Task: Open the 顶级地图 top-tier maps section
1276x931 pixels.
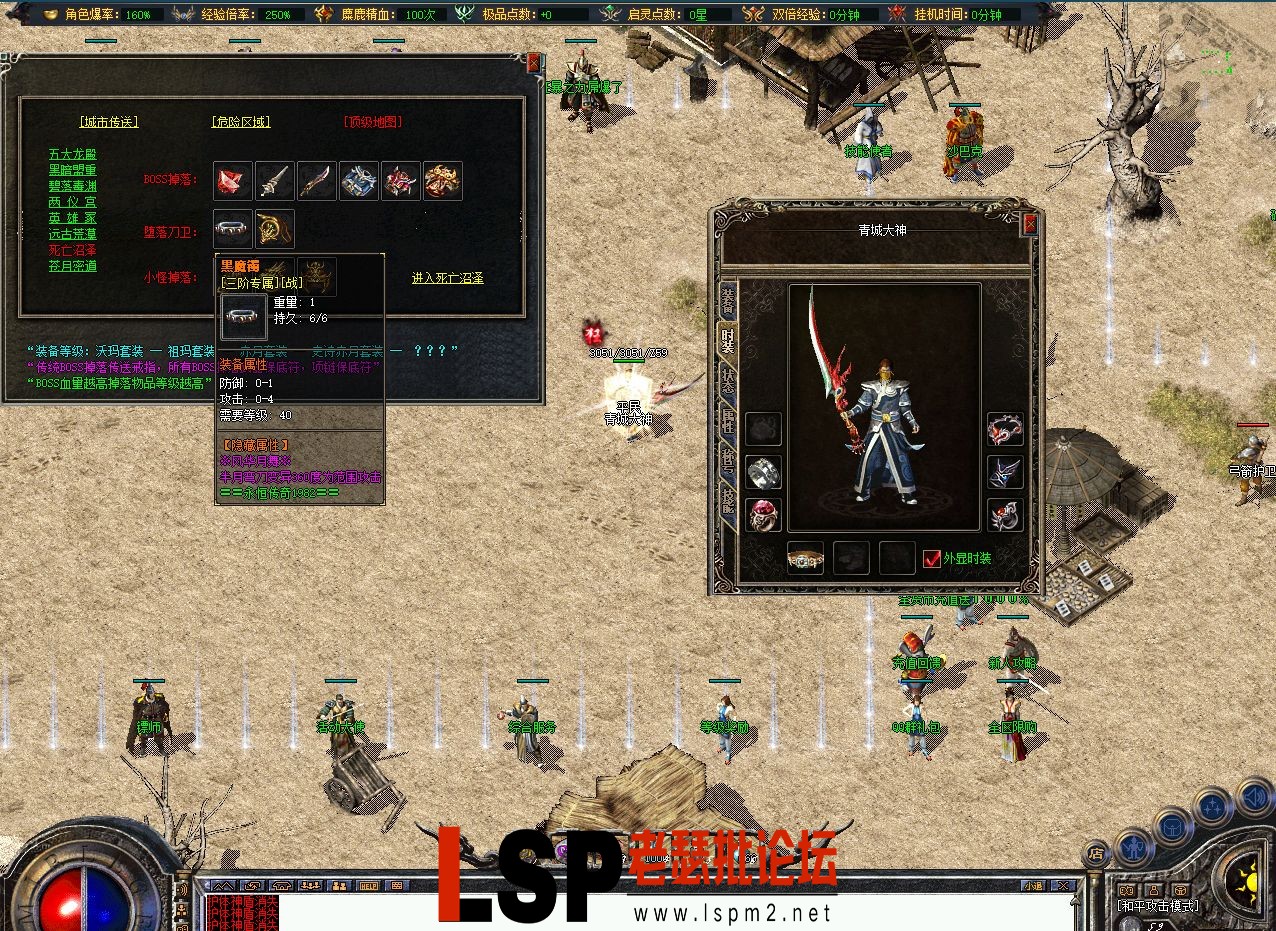Action: (372, 122)
